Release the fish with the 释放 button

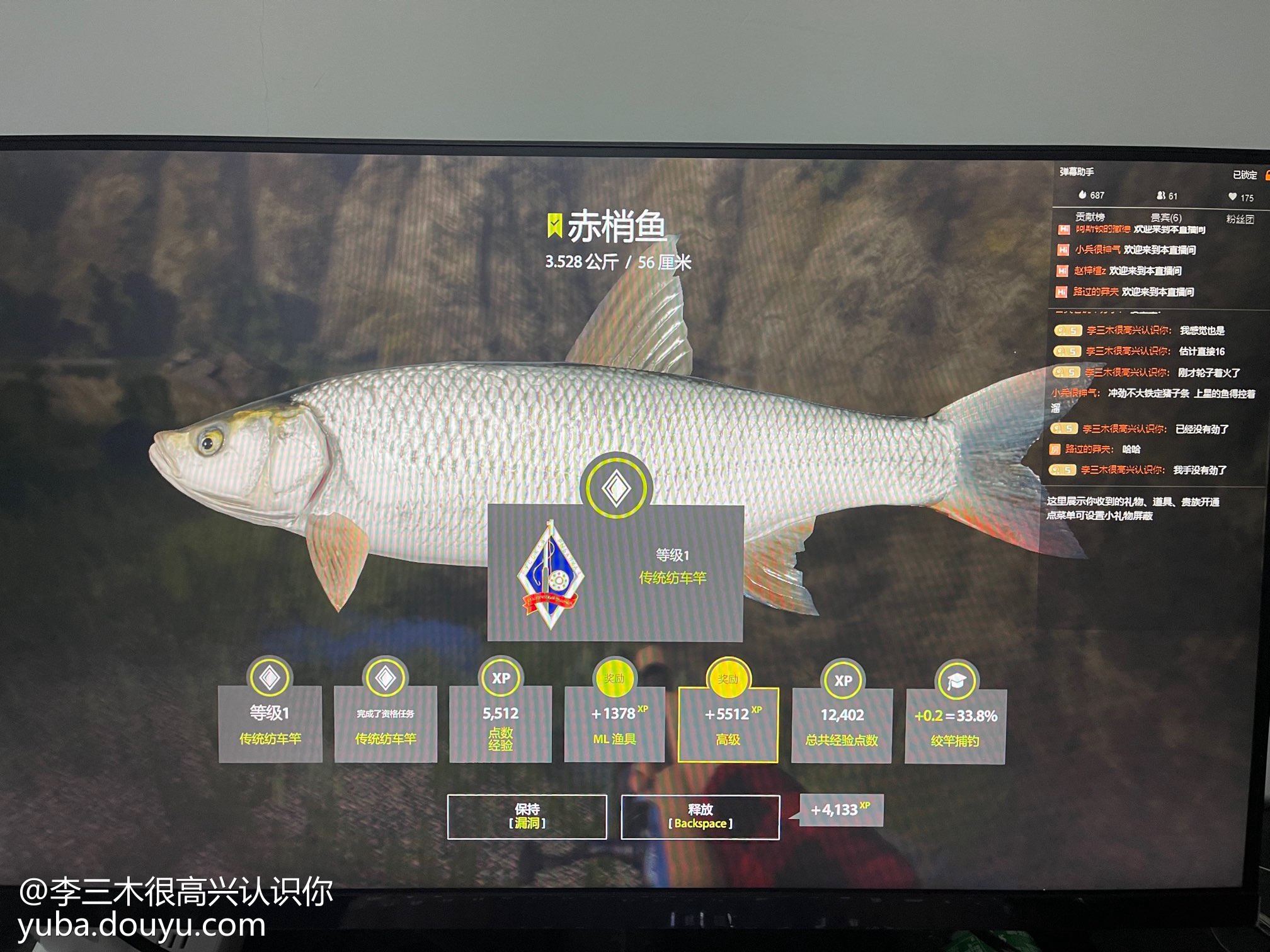point(700,817)
